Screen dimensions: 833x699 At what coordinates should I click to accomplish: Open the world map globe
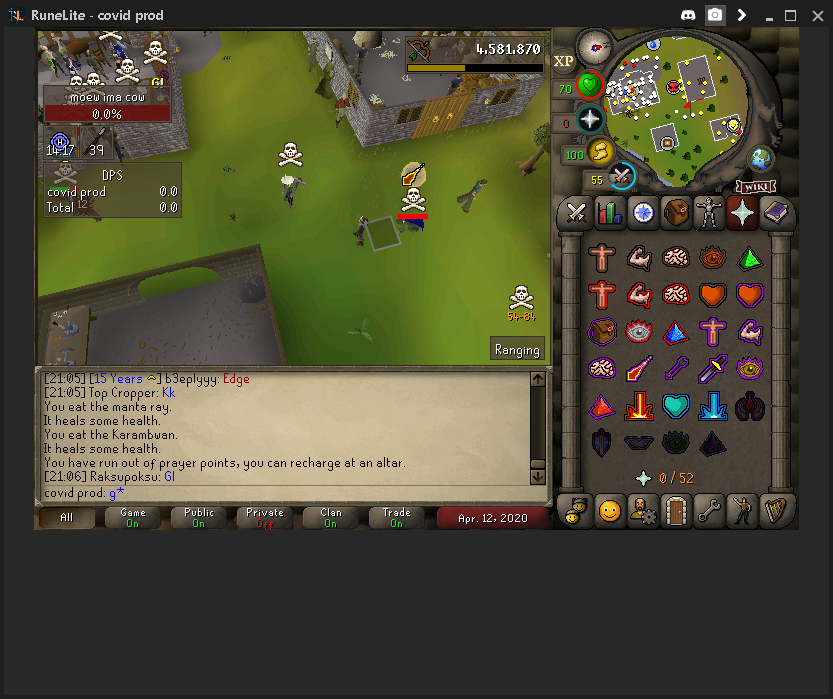click(x=762, y=159)
